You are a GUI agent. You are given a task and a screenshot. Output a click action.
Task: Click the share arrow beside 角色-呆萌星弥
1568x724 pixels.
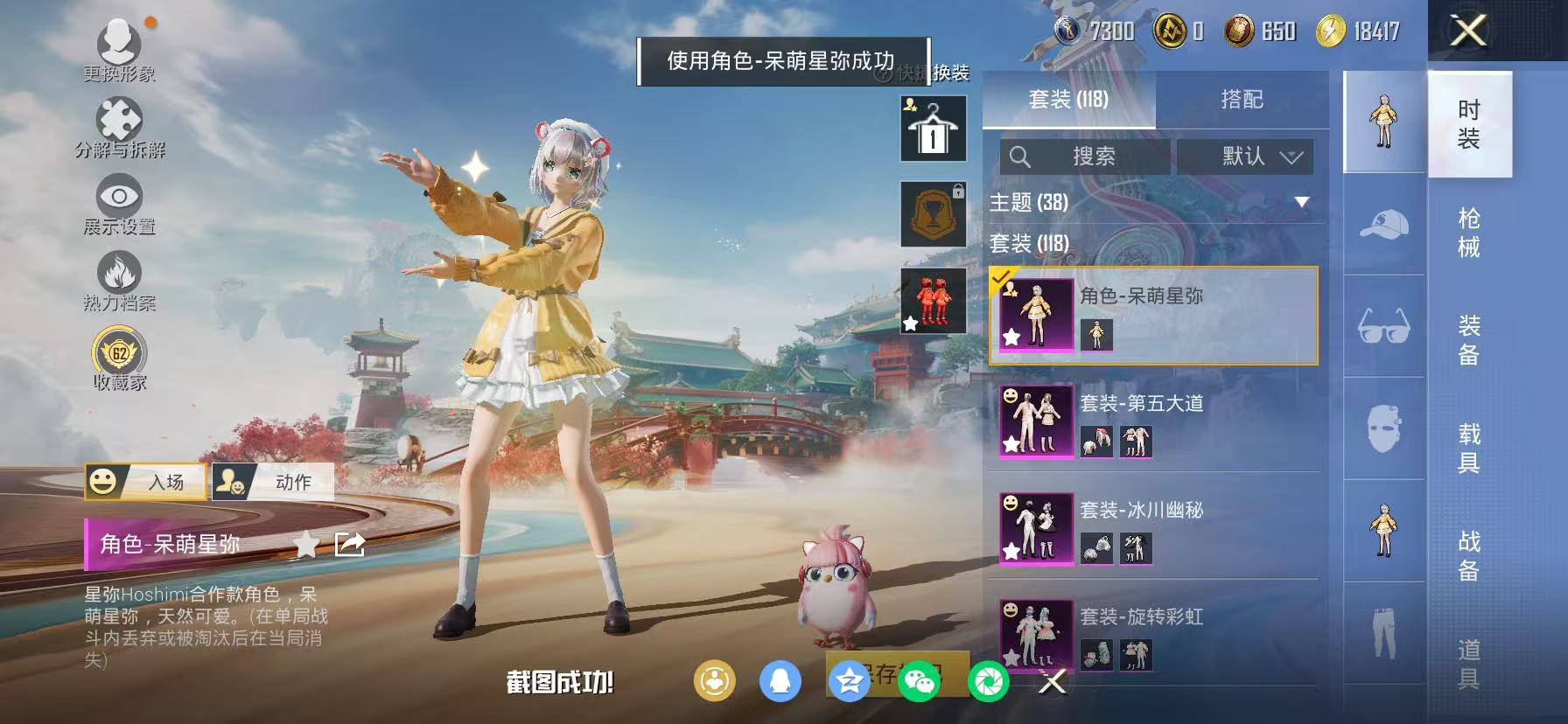coord(349,544)
